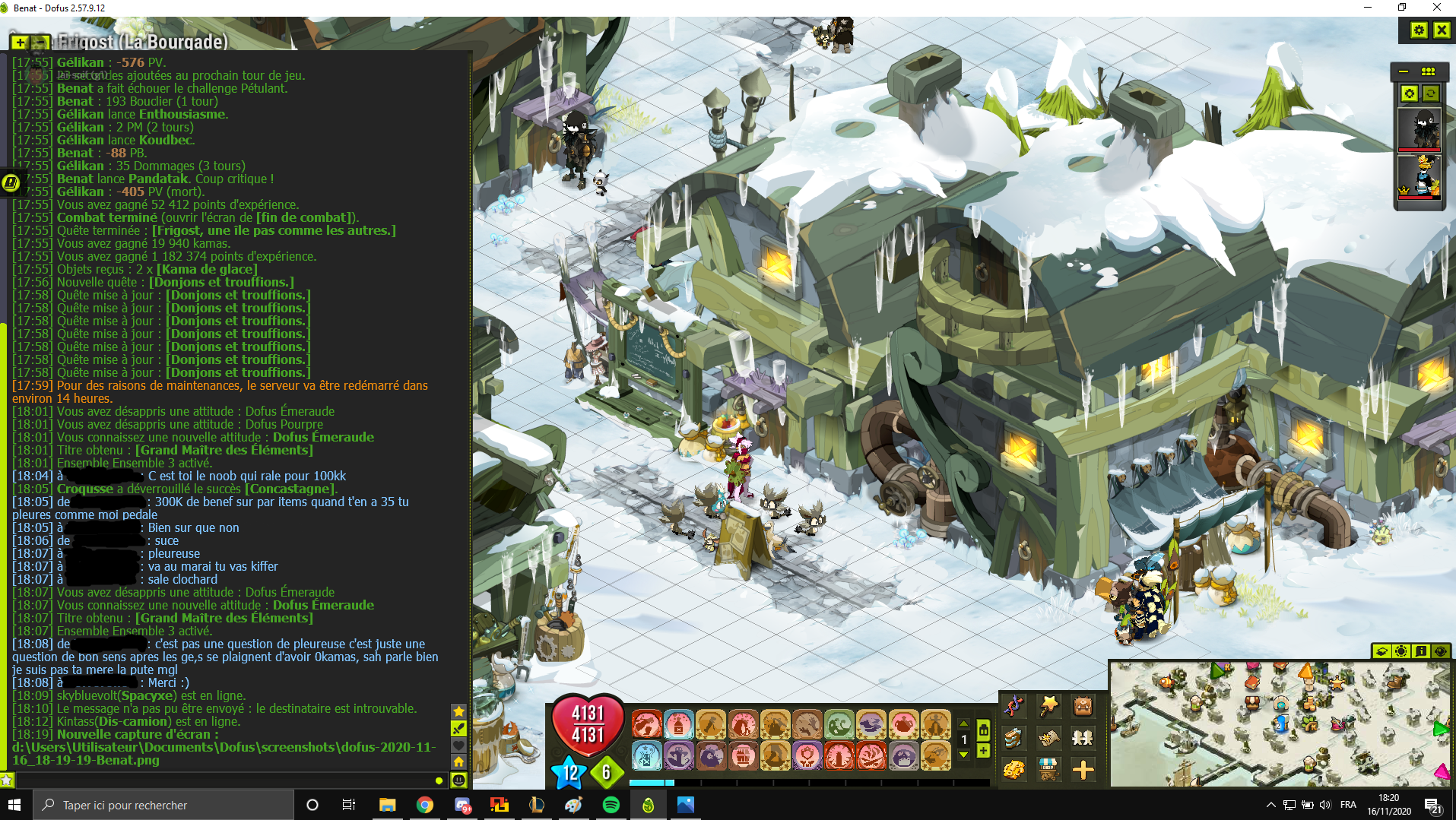Toggle the star favorites filter next to chat
This screenshot has height=820, width=1456.
coord(458,711)
